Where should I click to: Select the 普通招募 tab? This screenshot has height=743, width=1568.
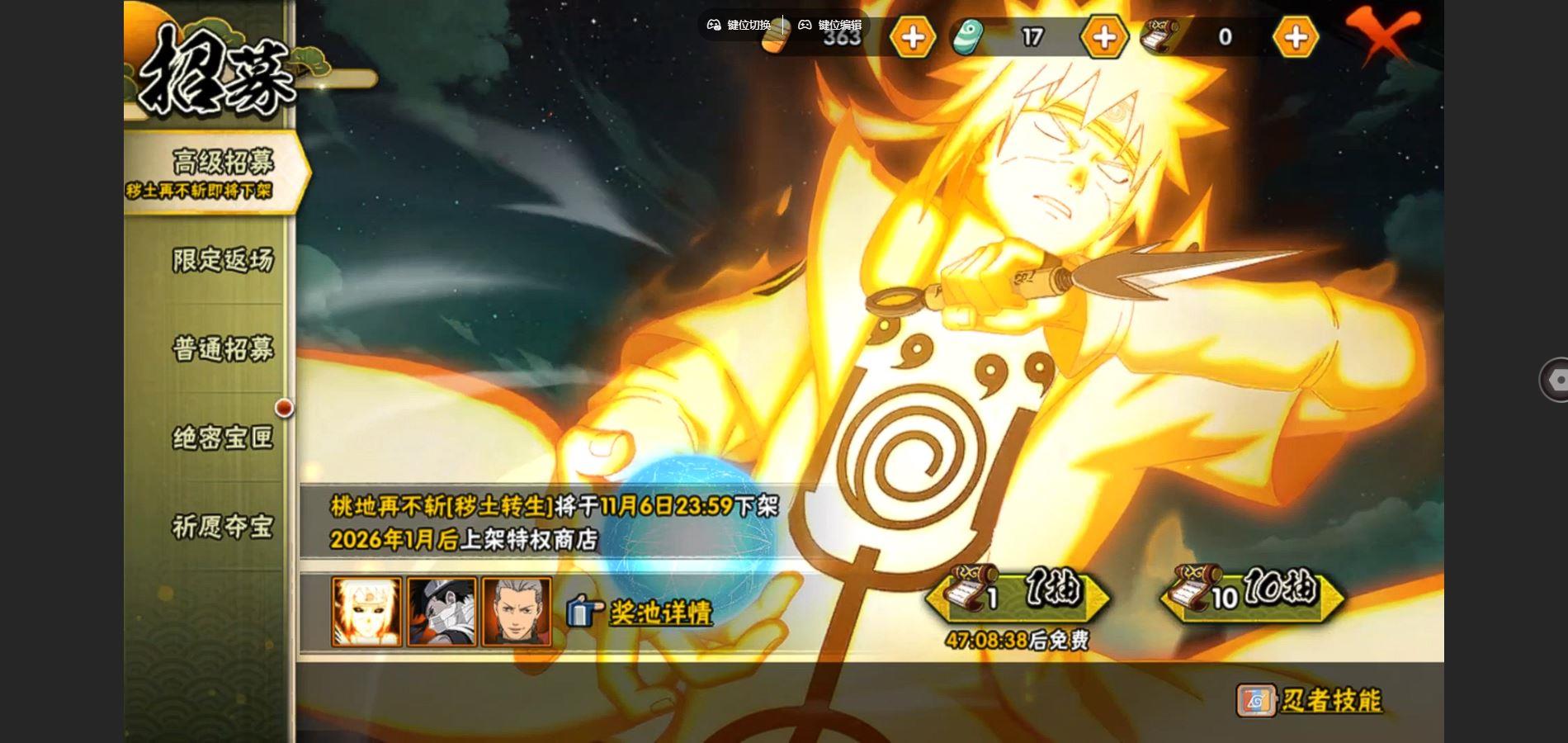[222, 348]
